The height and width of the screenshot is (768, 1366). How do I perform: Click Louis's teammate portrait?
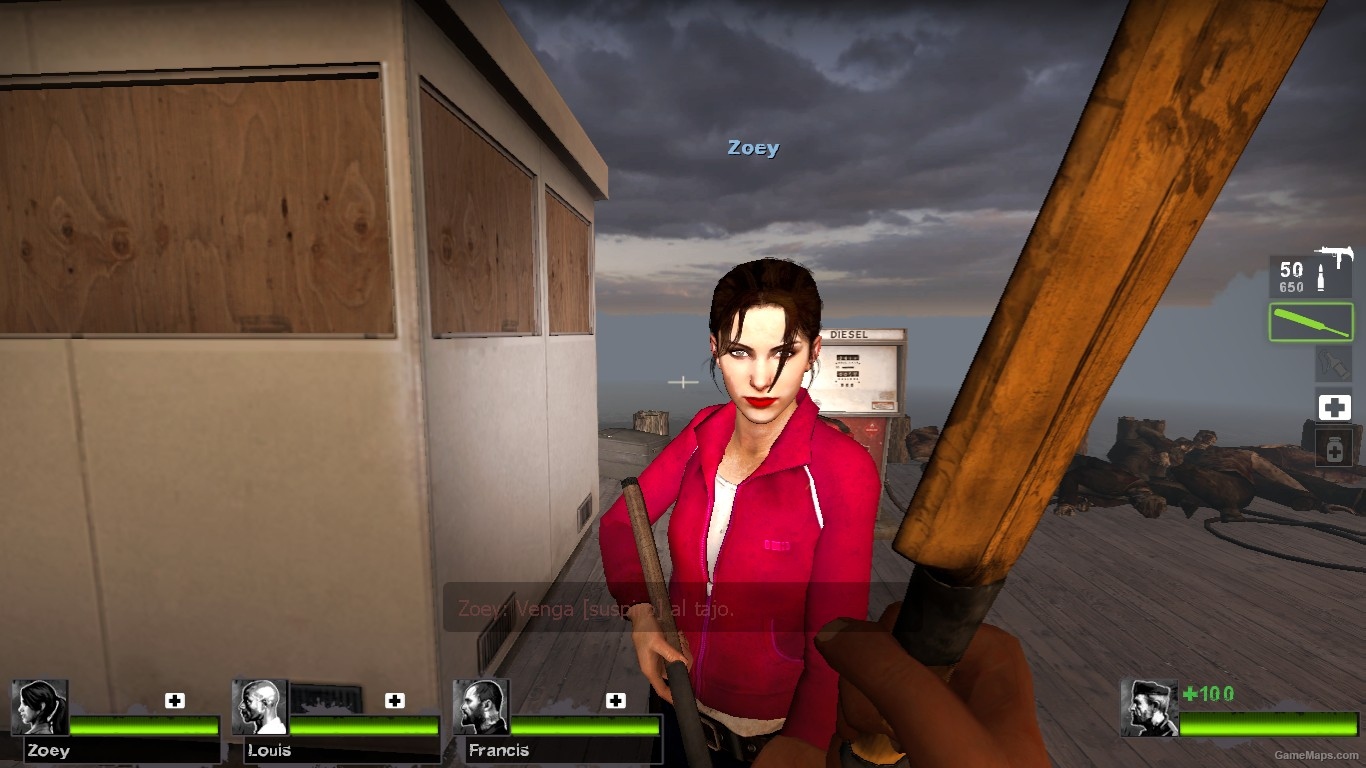tap(260, 707)
